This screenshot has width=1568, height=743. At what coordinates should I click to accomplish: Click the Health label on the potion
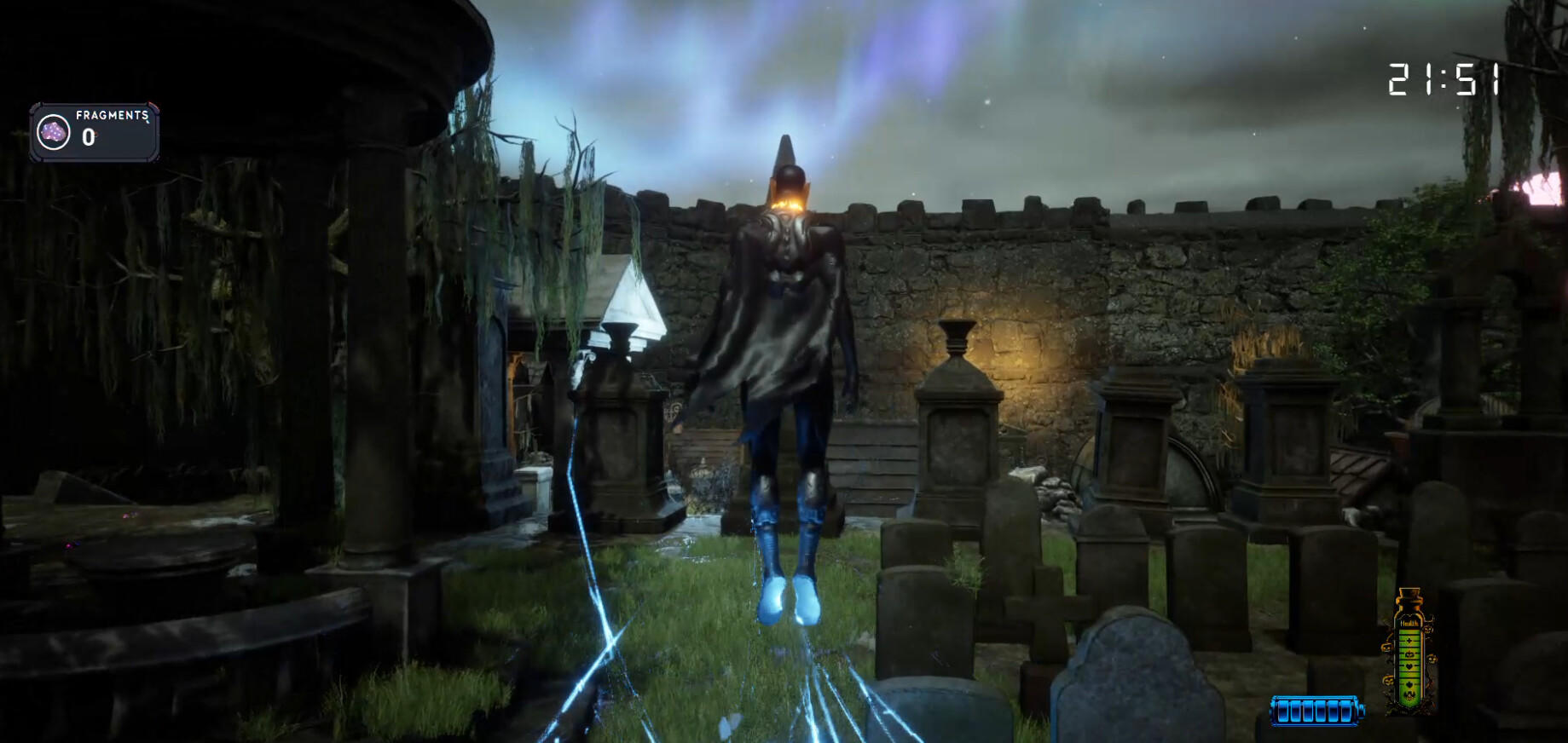[1409, 623]
